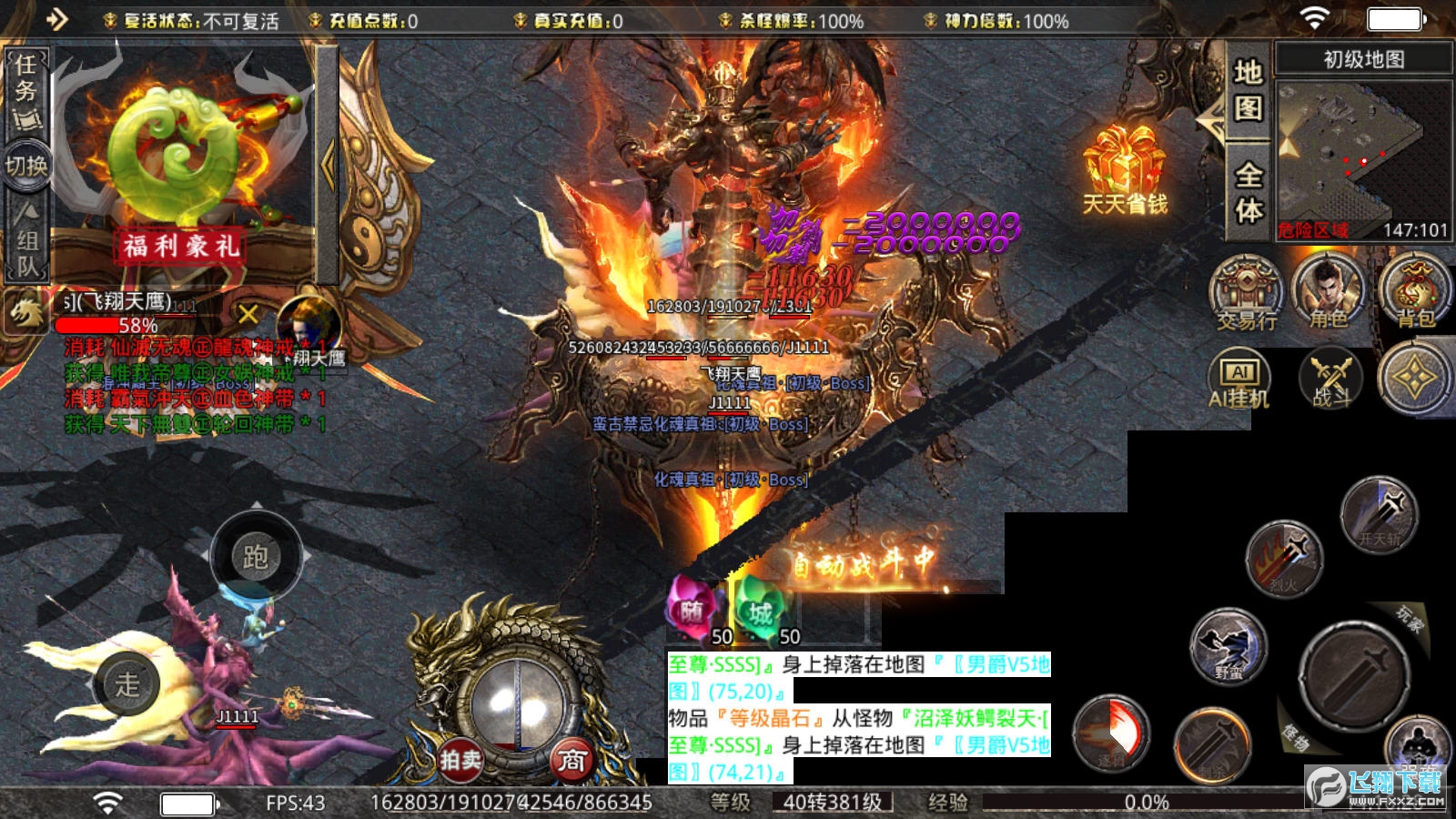Viewport: 1456px width, 819px height.
Task: Collapse the side panel with the arrow
Action: pos(328,164)
